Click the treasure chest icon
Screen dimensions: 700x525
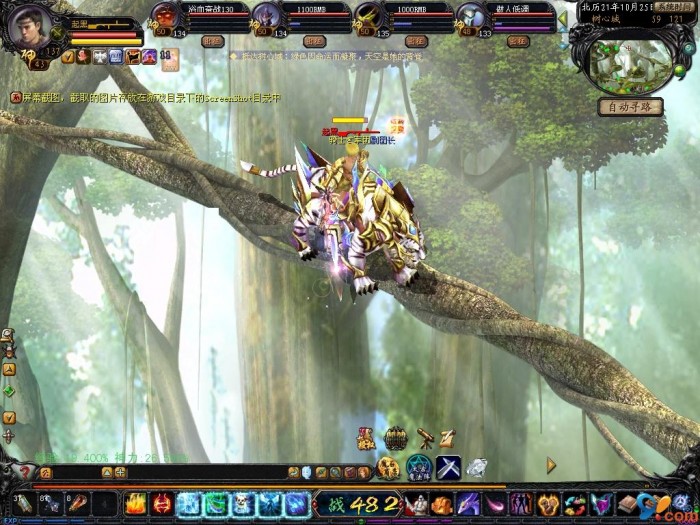click(x=396, y=438)
